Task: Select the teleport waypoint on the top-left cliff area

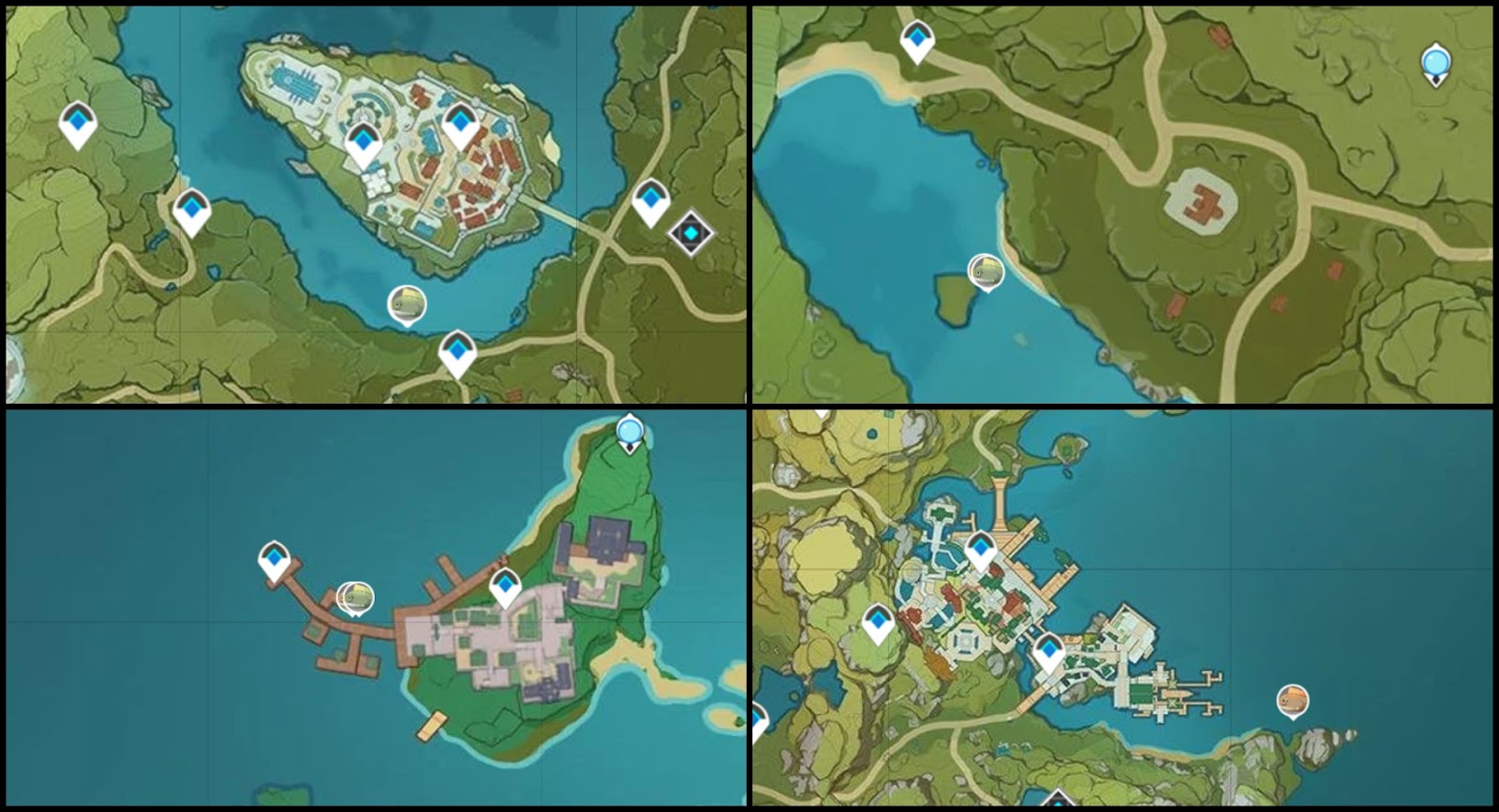Action: pos(80,123)
